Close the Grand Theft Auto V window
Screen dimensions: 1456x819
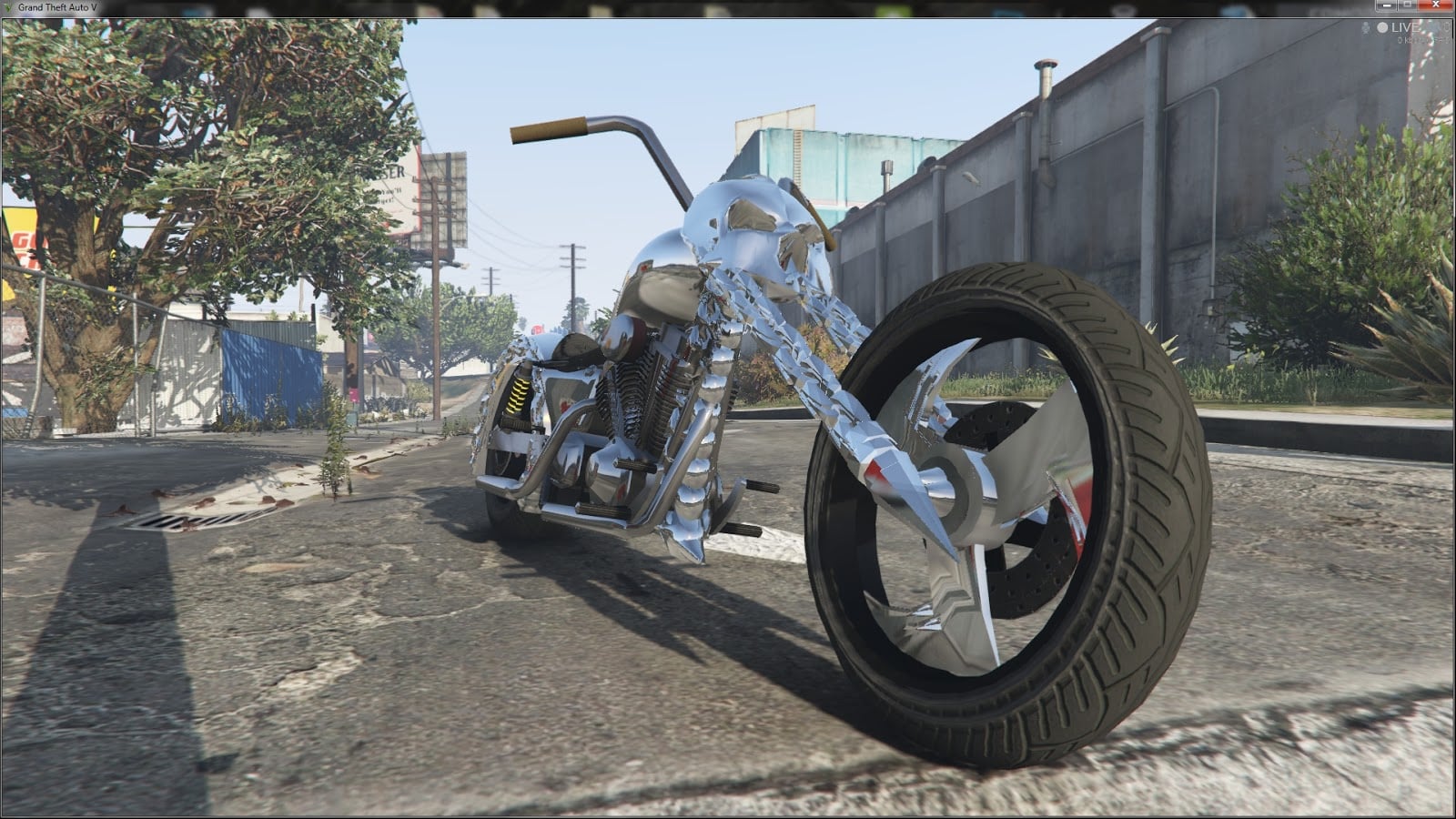[x=1436, y=6]
